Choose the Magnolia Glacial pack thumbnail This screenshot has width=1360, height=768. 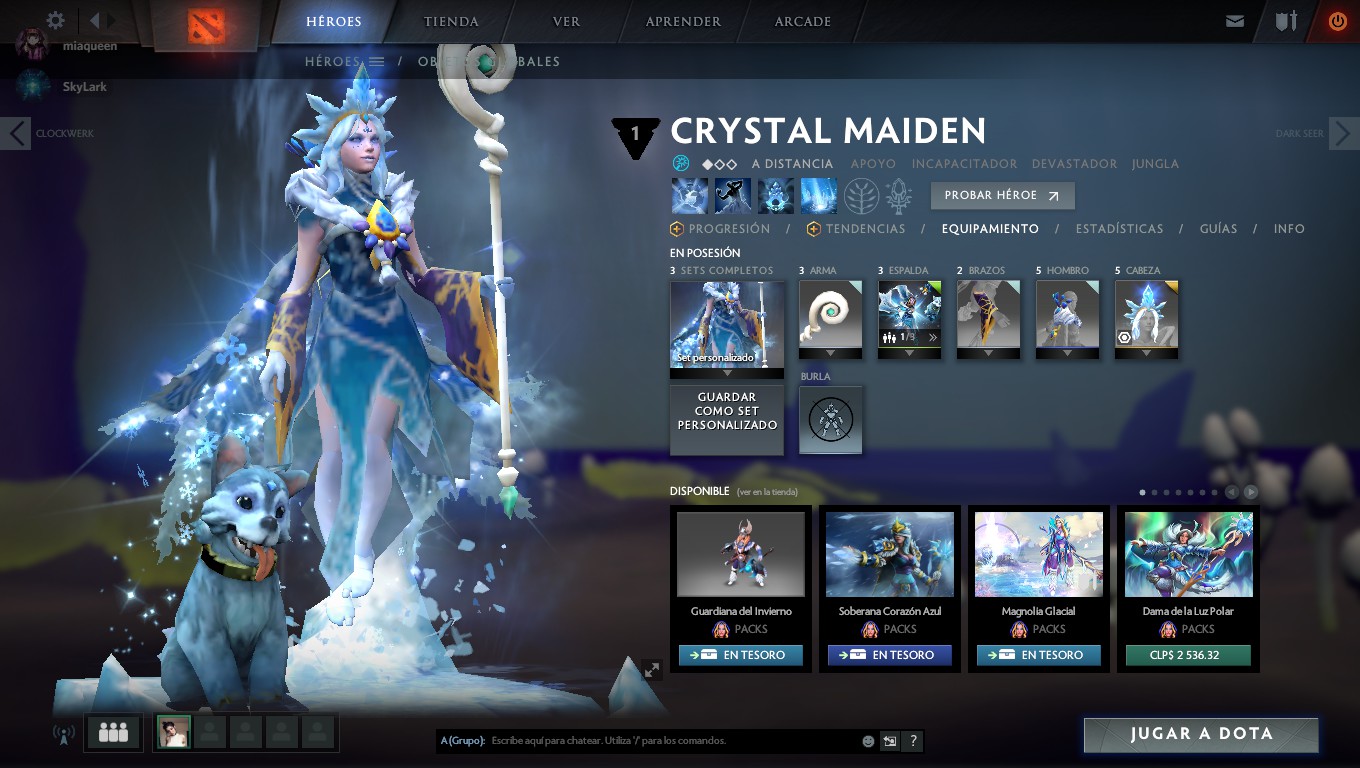1038,554
